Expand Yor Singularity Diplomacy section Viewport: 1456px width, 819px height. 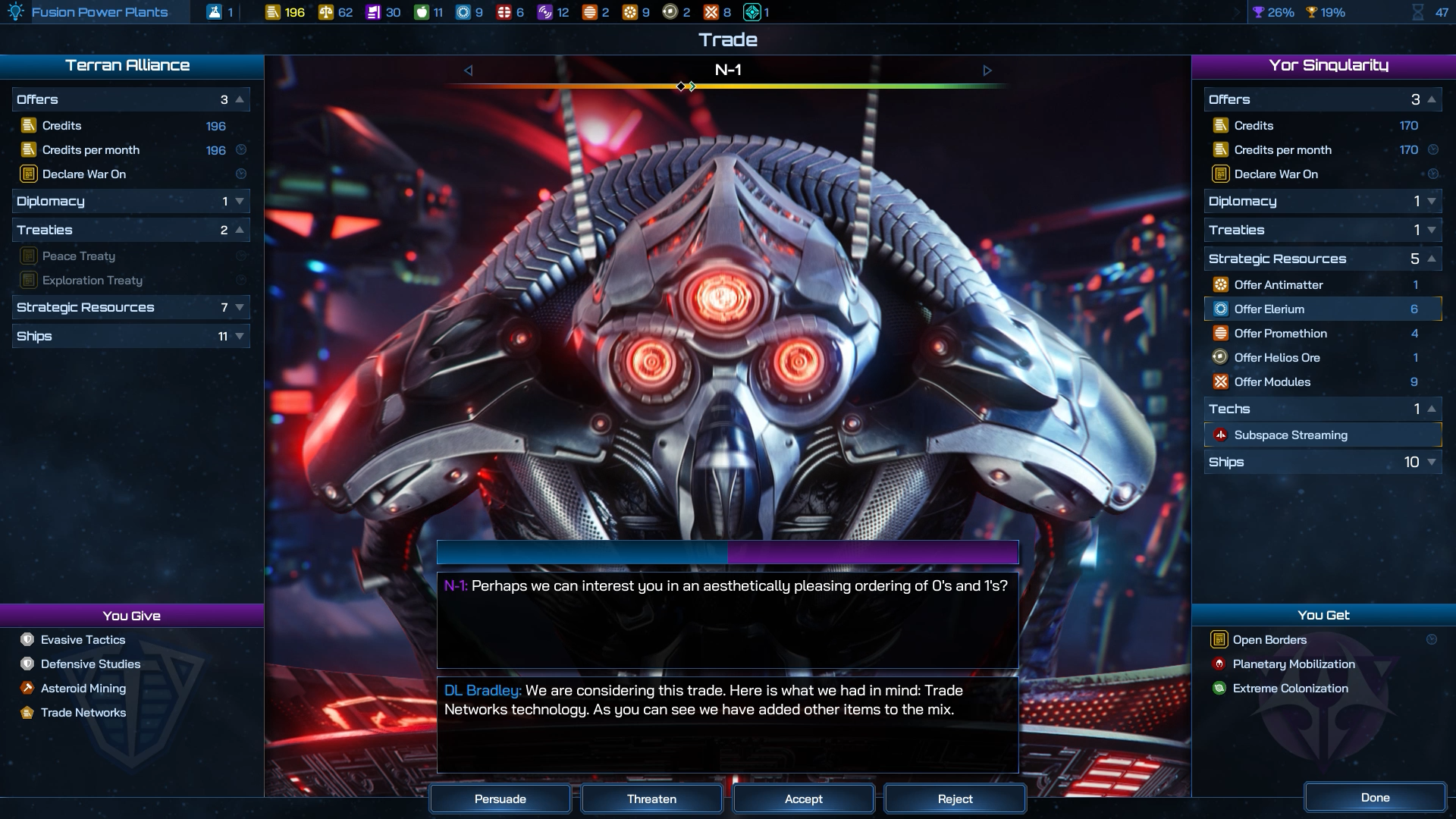(x=1322, y=201)
